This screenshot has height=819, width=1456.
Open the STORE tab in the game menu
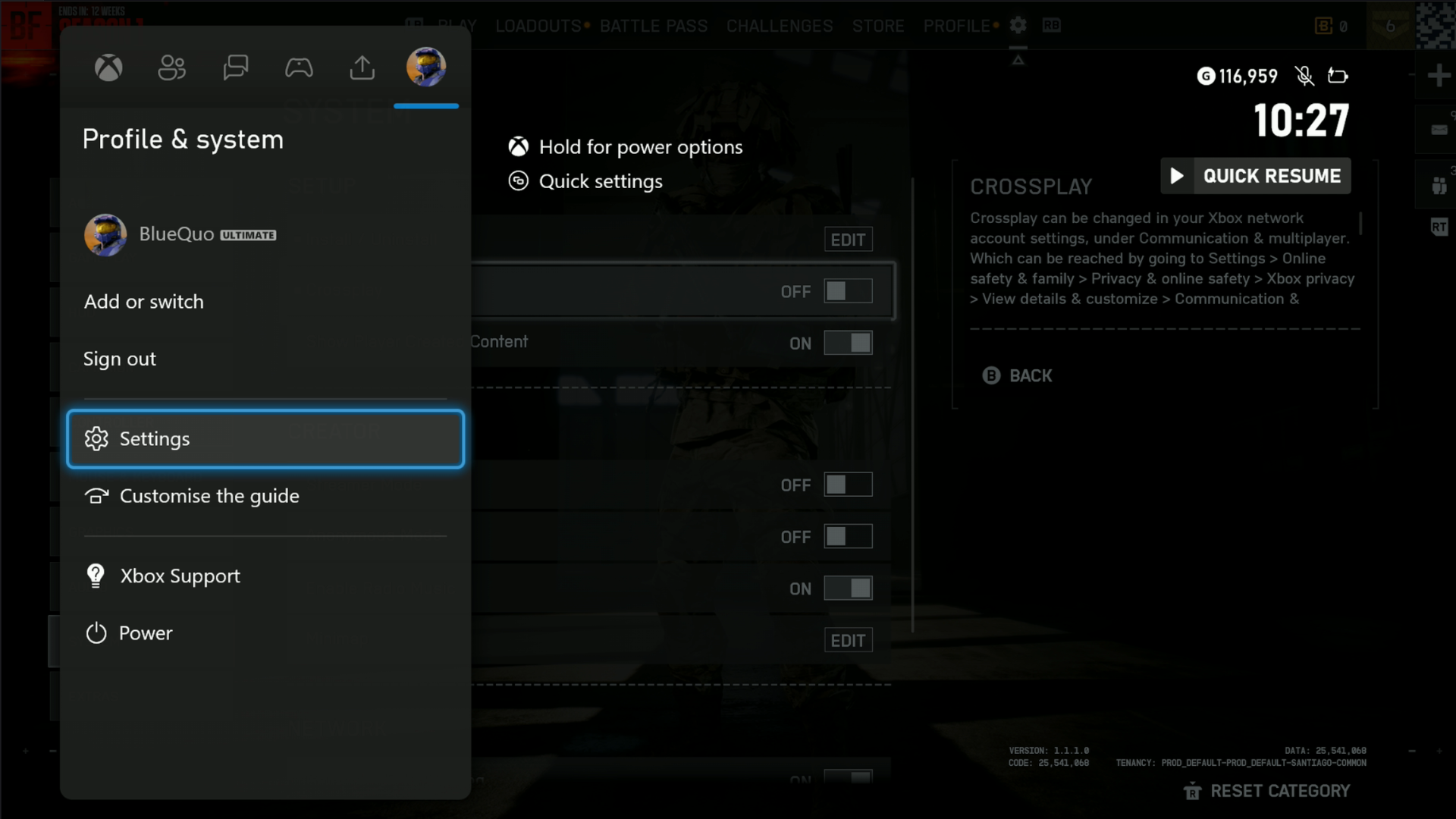coord(878,25)
